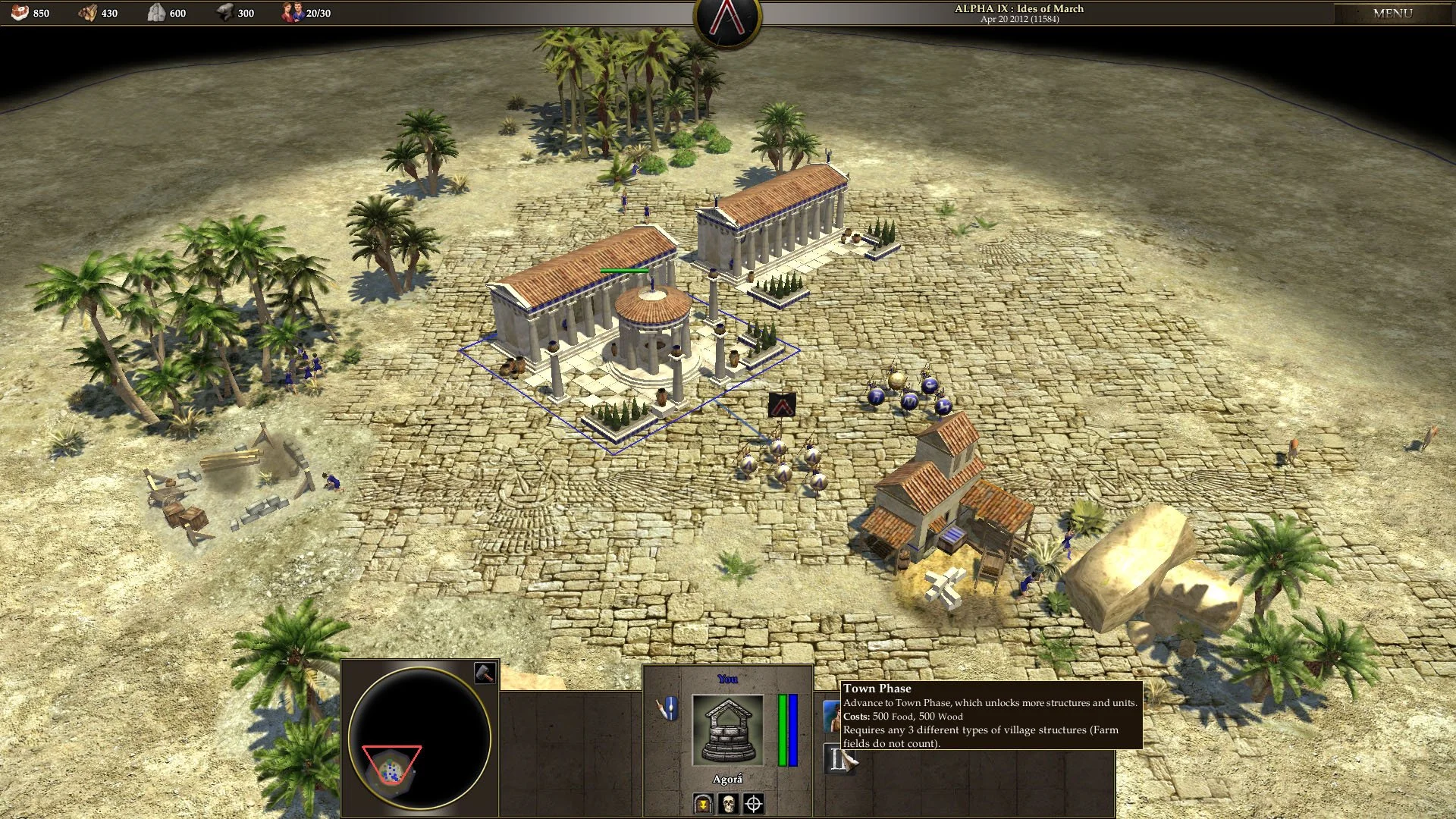Click the Spartan emblem at top center
This screenshot has height=819, width=1456.
[726, 18]
